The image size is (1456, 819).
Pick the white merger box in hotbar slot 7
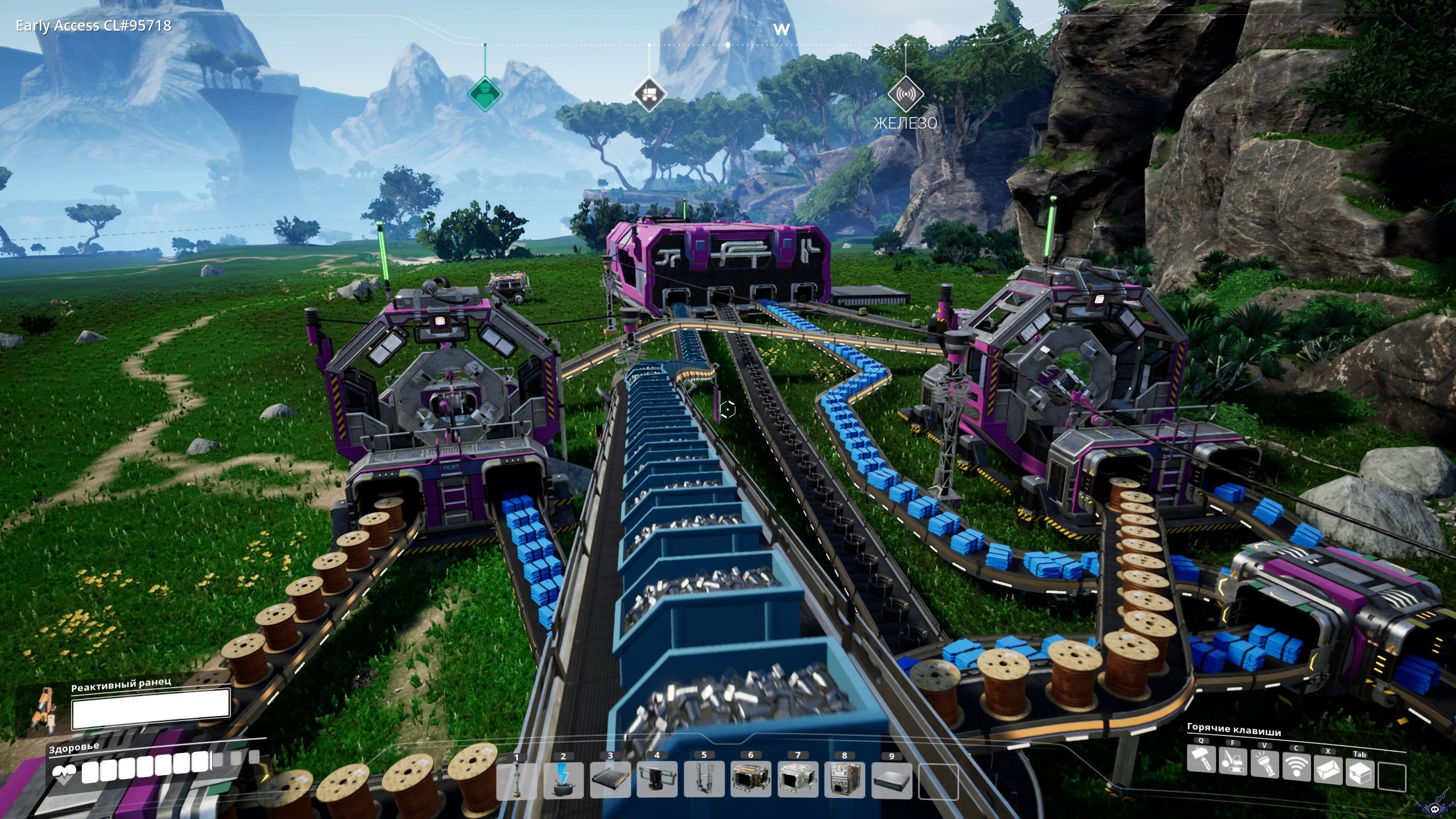click(798, 780)
